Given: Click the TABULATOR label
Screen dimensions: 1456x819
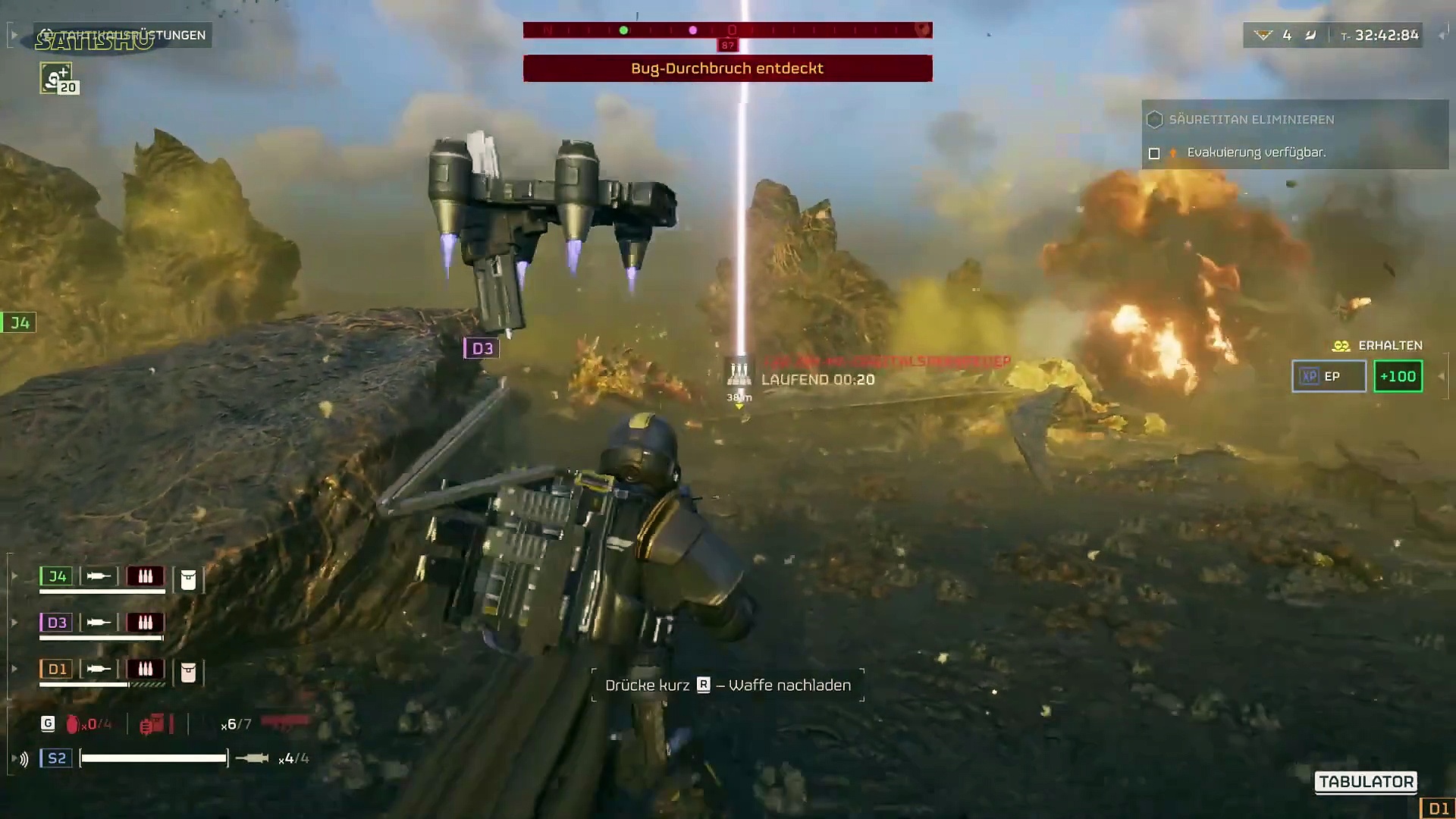Looking at the screenshot, I should point(1366,782).
